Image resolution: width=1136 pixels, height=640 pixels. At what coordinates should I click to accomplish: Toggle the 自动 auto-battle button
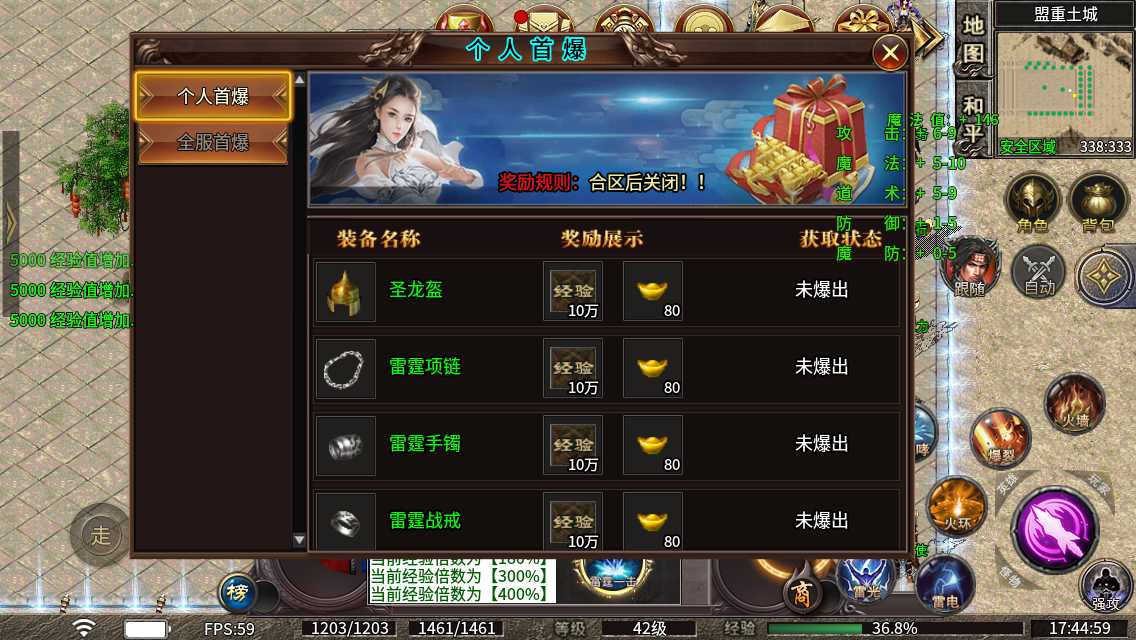click(x=1039, y=272)
